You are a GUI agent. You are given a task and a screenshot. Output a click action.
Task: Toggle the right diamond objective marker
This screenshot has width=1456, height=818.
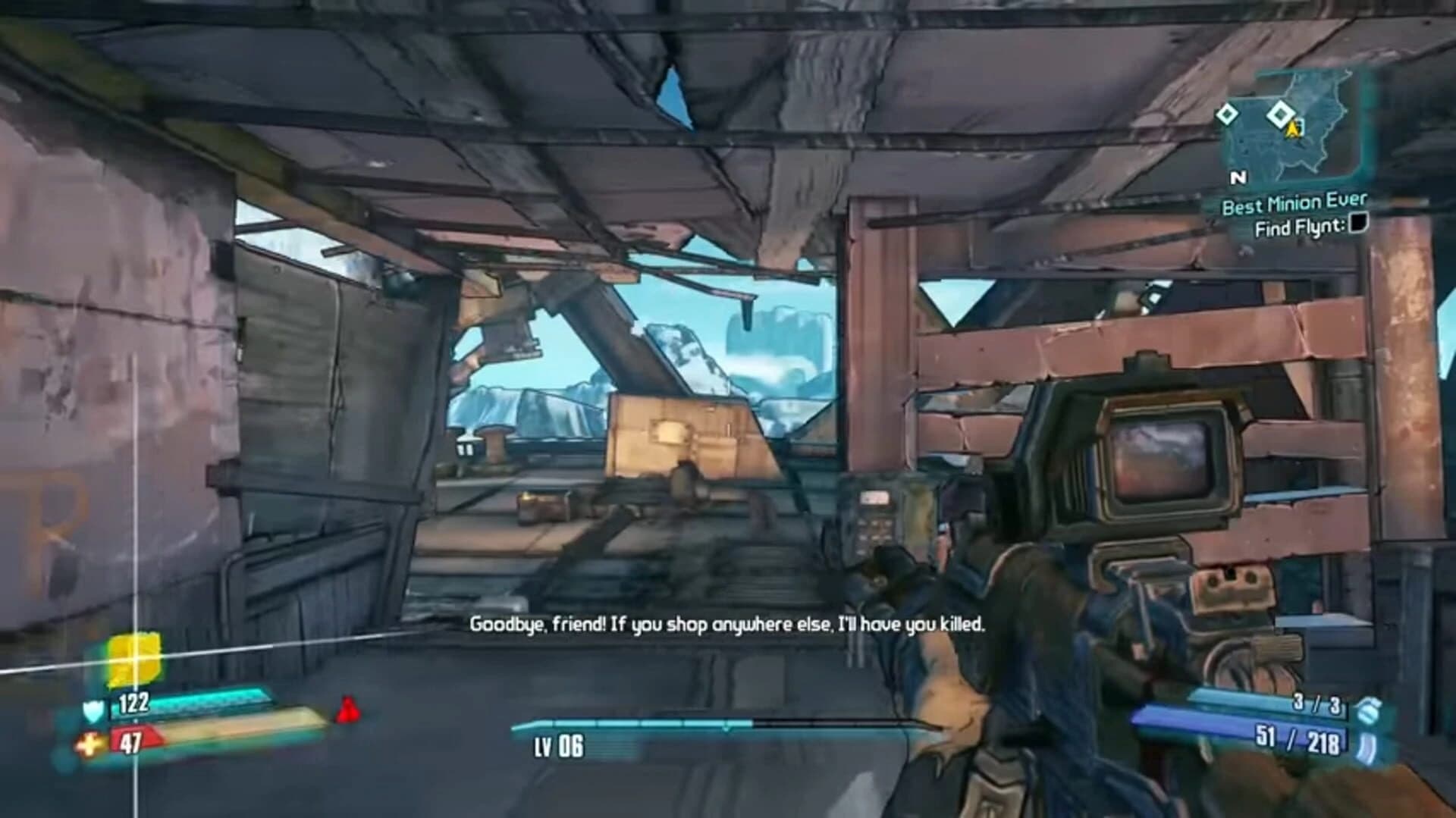click(1281, 114)
